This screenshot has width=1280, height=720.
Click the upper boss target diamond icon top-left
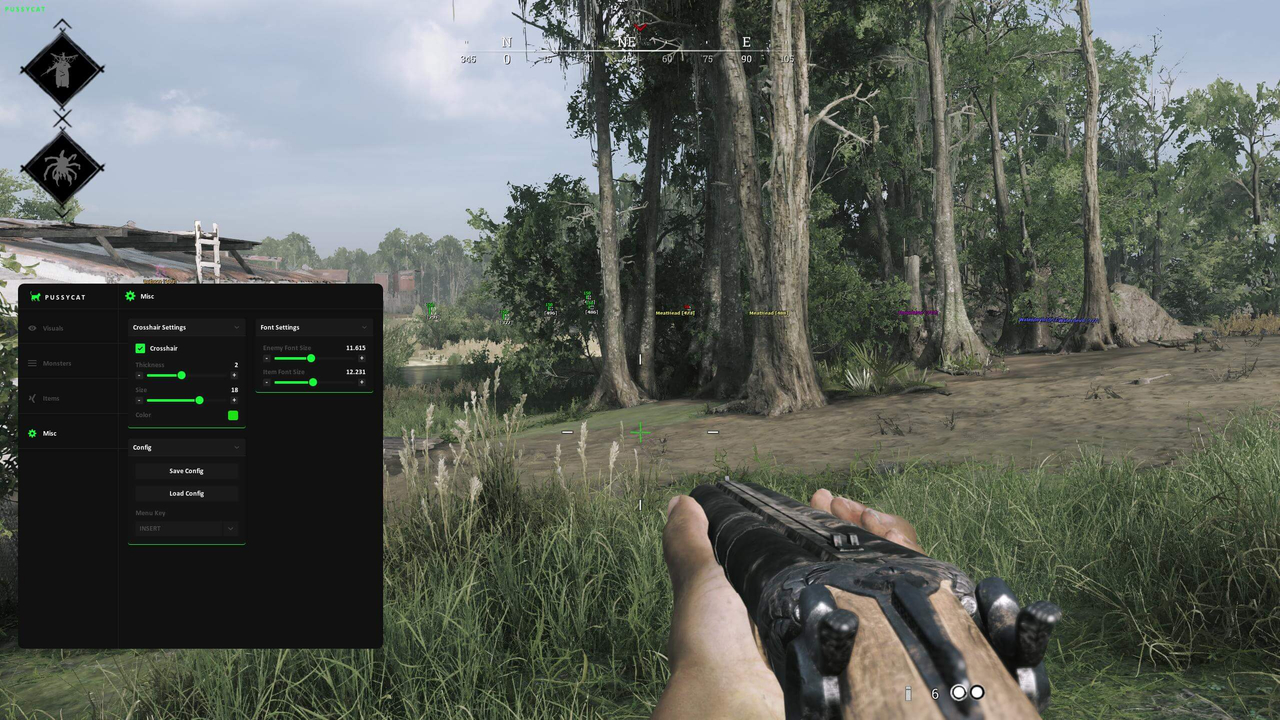62,68
